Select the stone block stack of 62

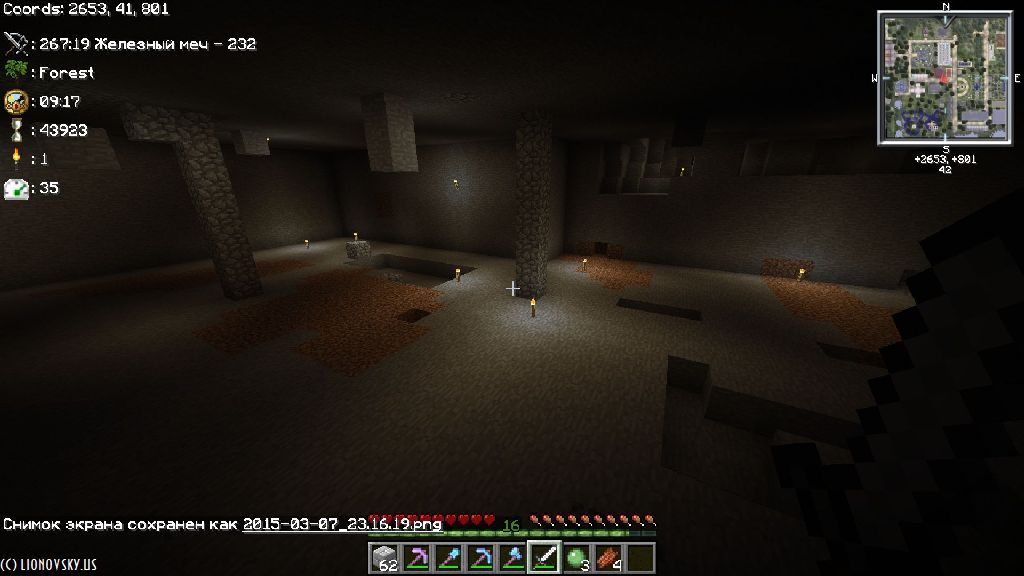point(384,558)
